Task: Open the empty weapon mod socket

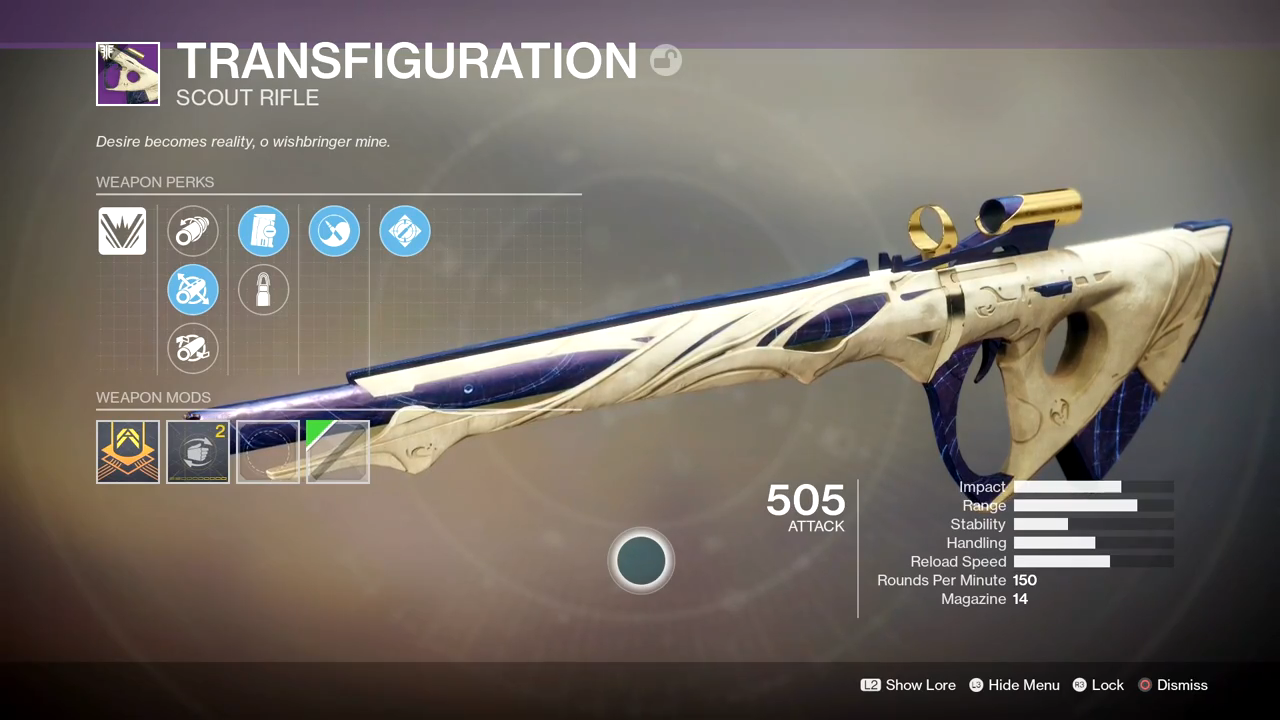Action: click(268, 452)
